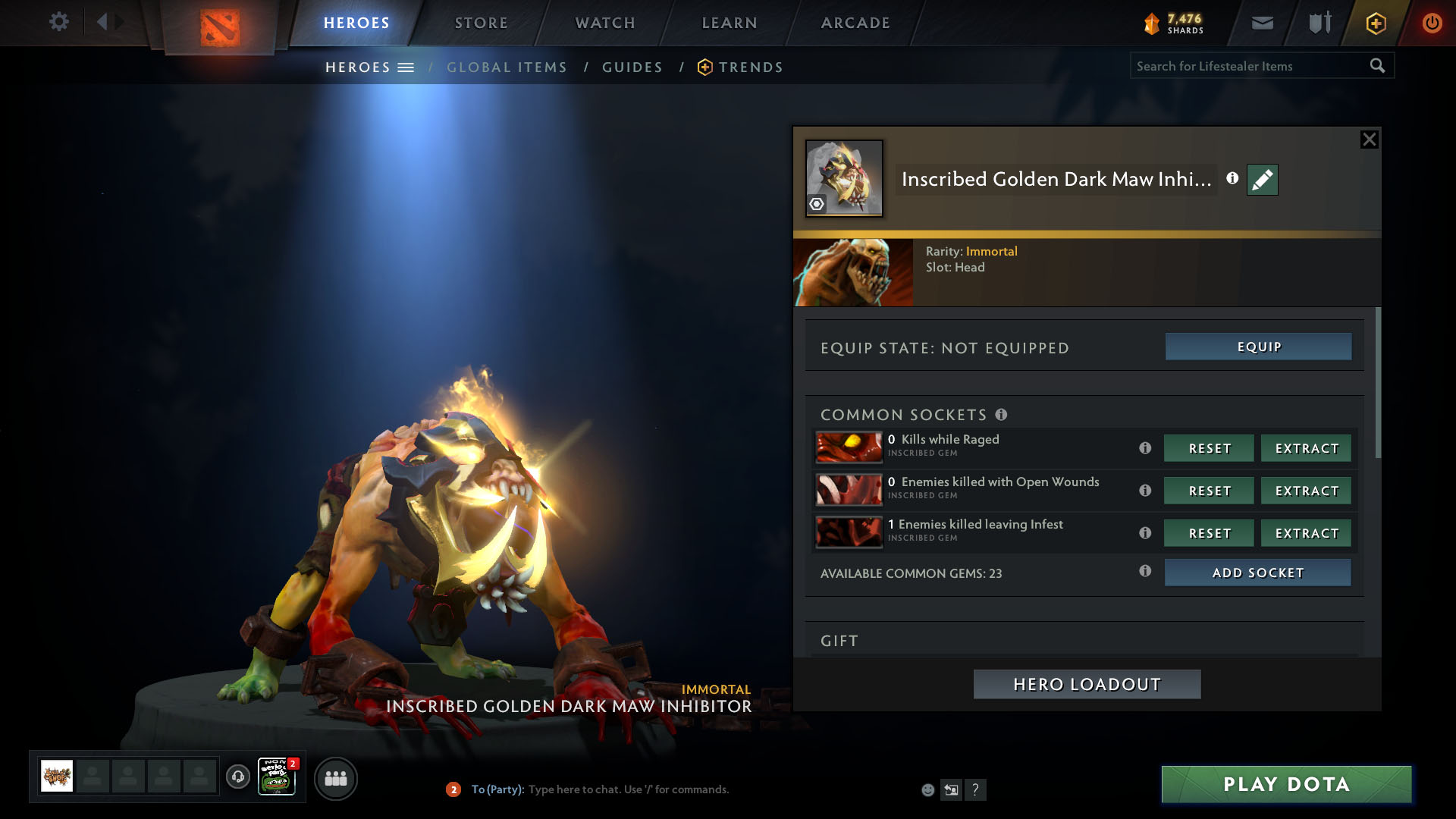Close the item details panel
The image size is (1456, 819).
coord(1369,140)
